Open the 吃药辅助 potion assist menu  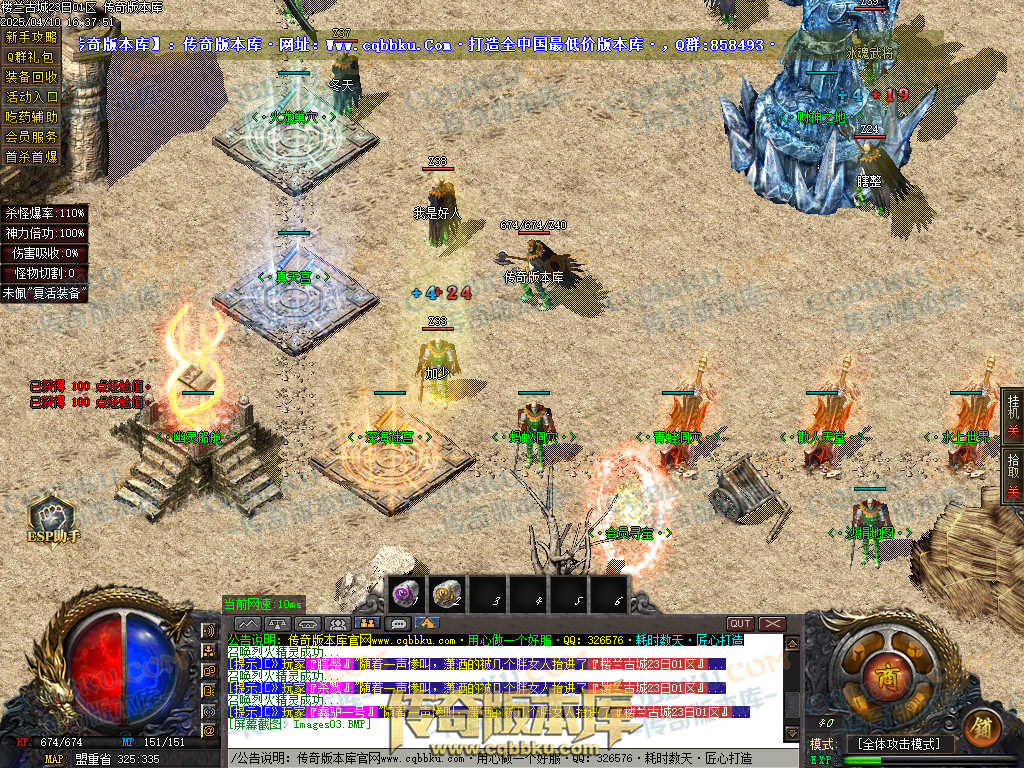(x=31, y=117)
